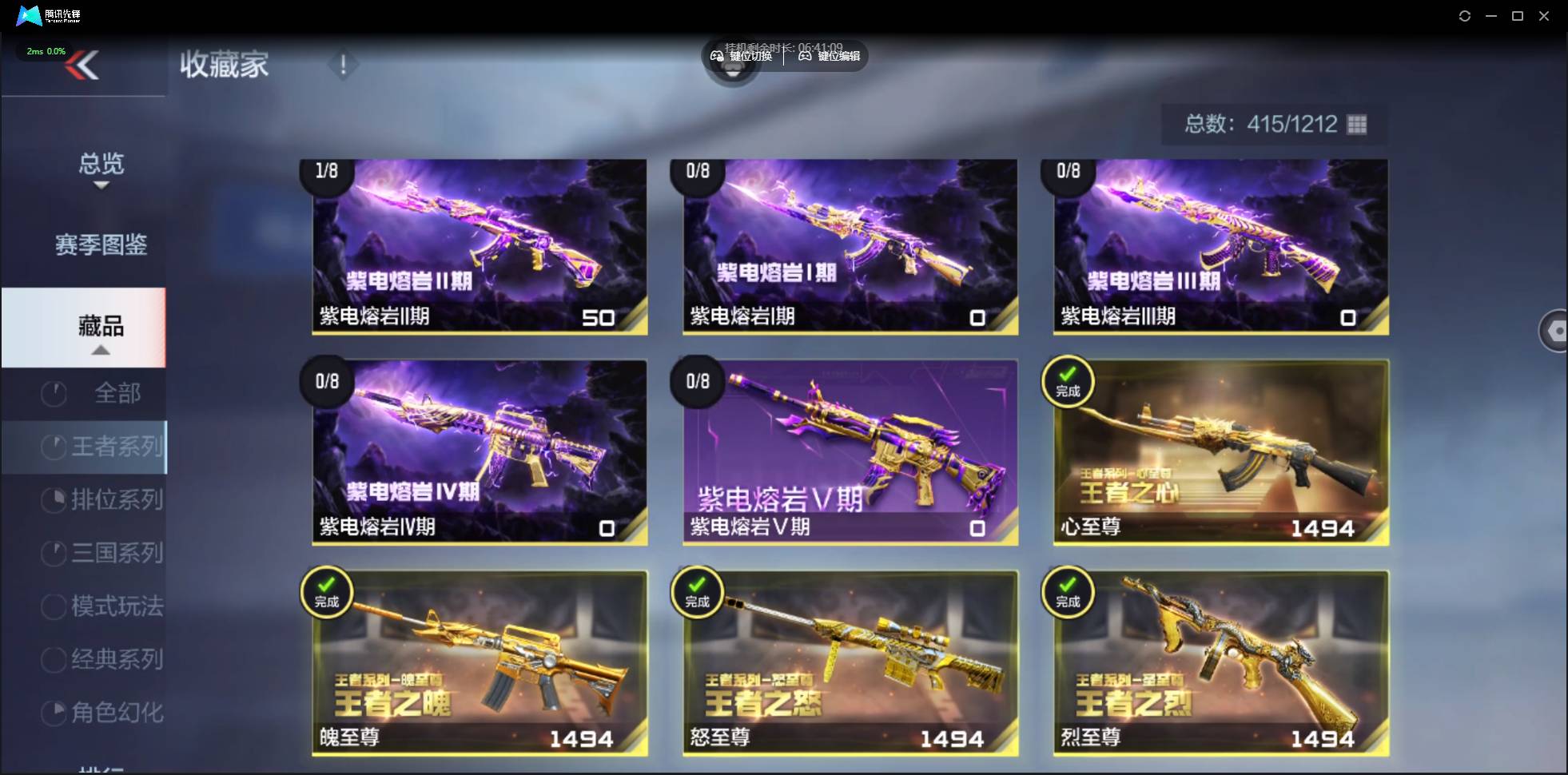Collapse the 藏品 section using its up arrow
The image size is (1568, 775).
[x=100, y=350]
